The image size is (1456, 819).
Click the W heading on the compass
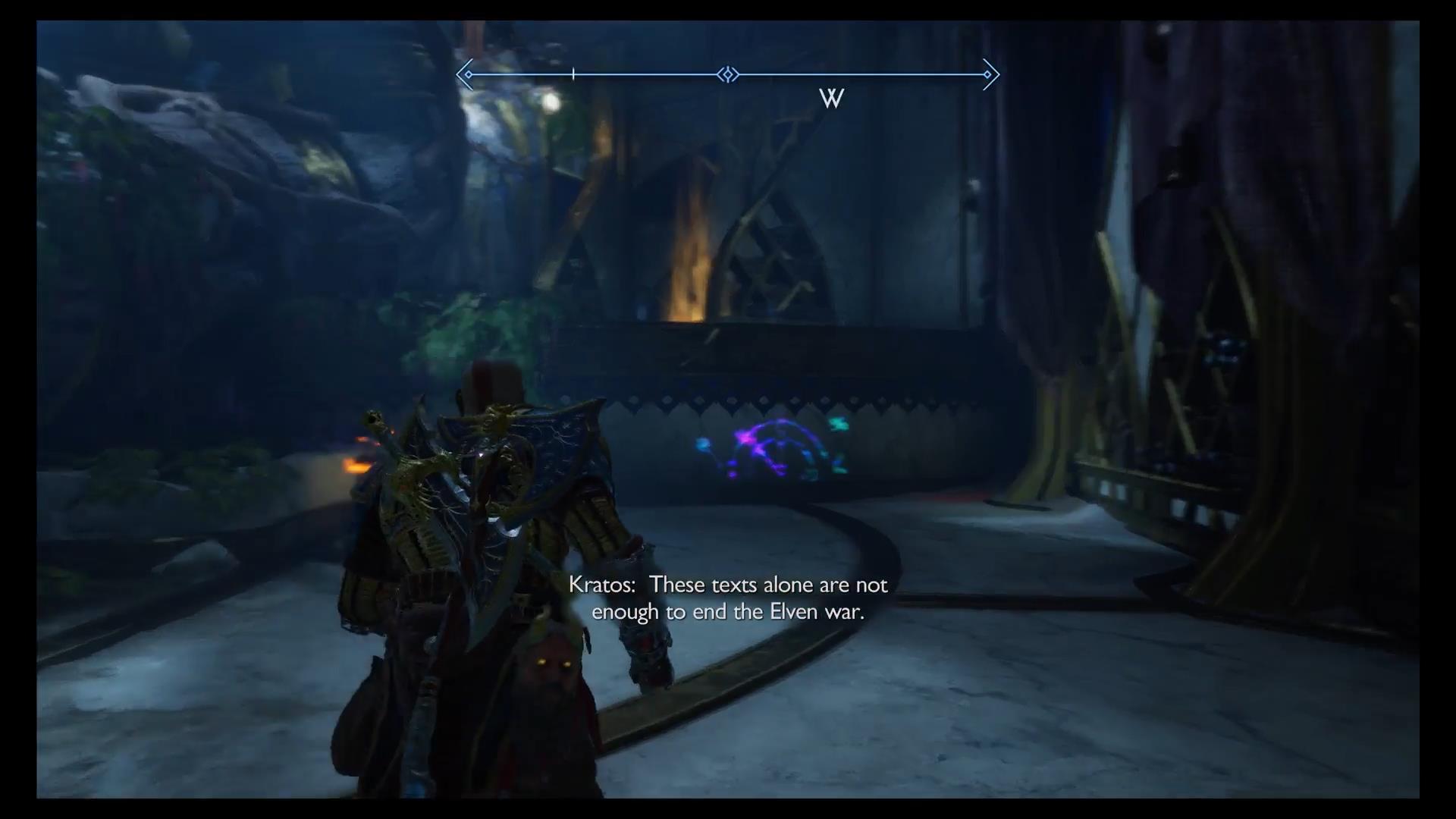[x=831, y=99]
